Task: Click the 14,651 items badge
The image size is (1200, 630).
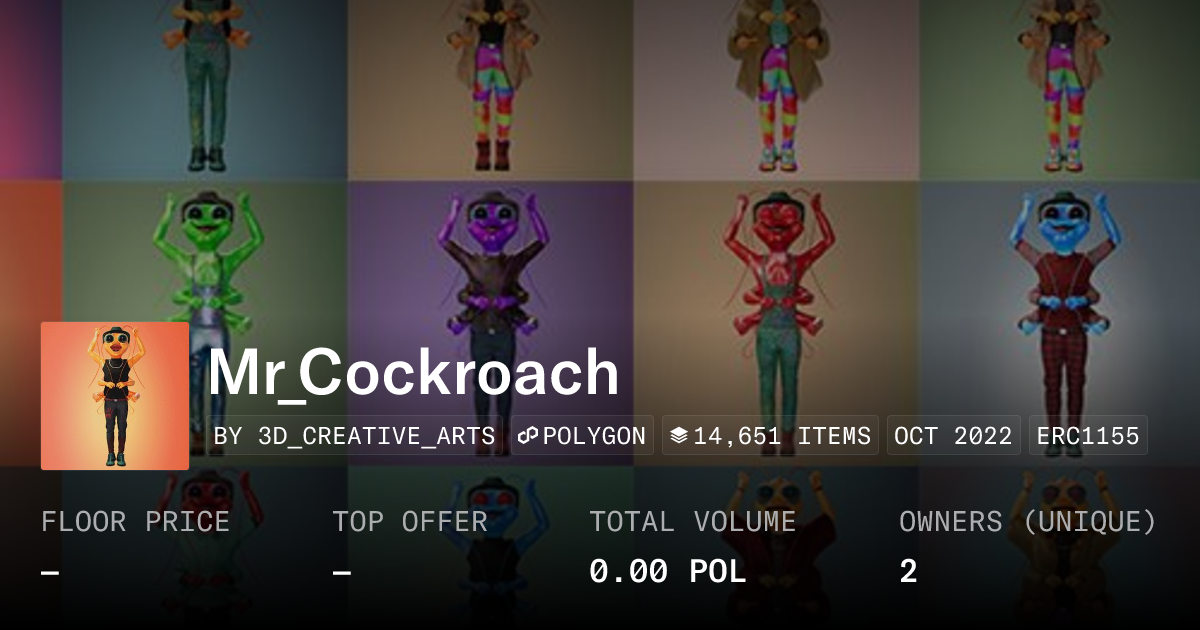Action: tap(770, 436)
